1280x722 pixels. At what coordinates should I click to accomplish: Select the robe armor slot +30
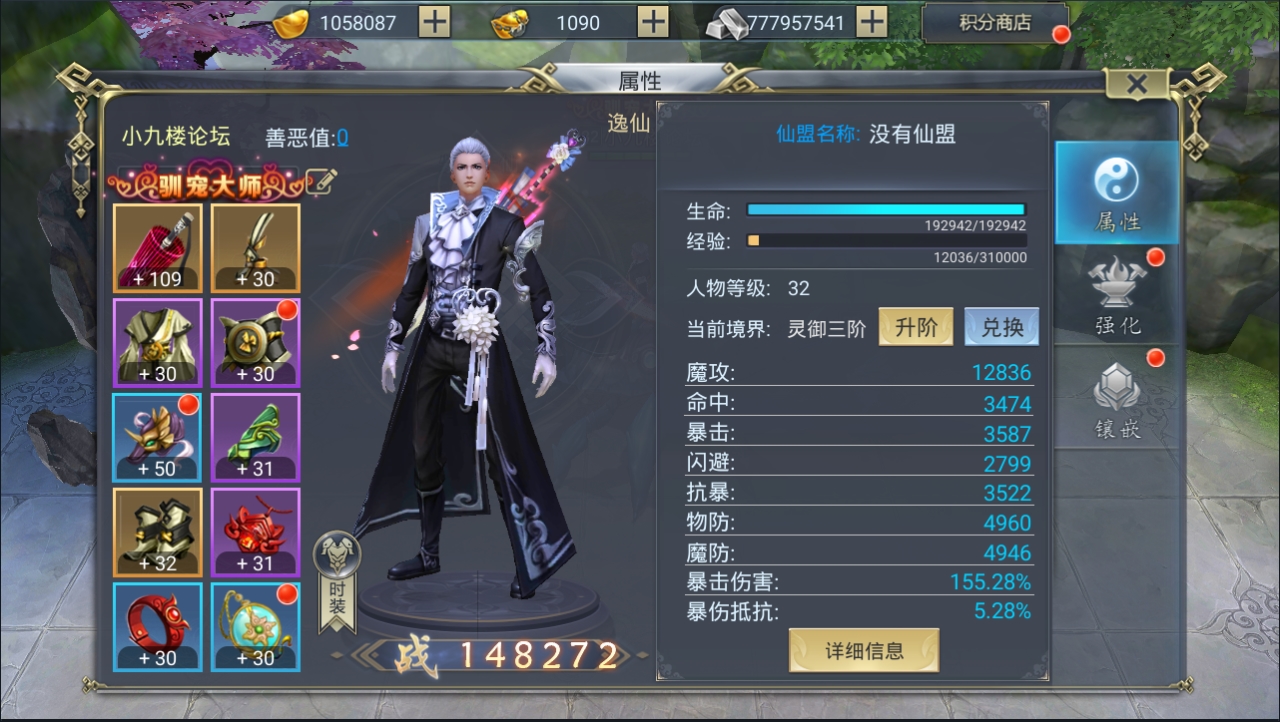[157, 343]
